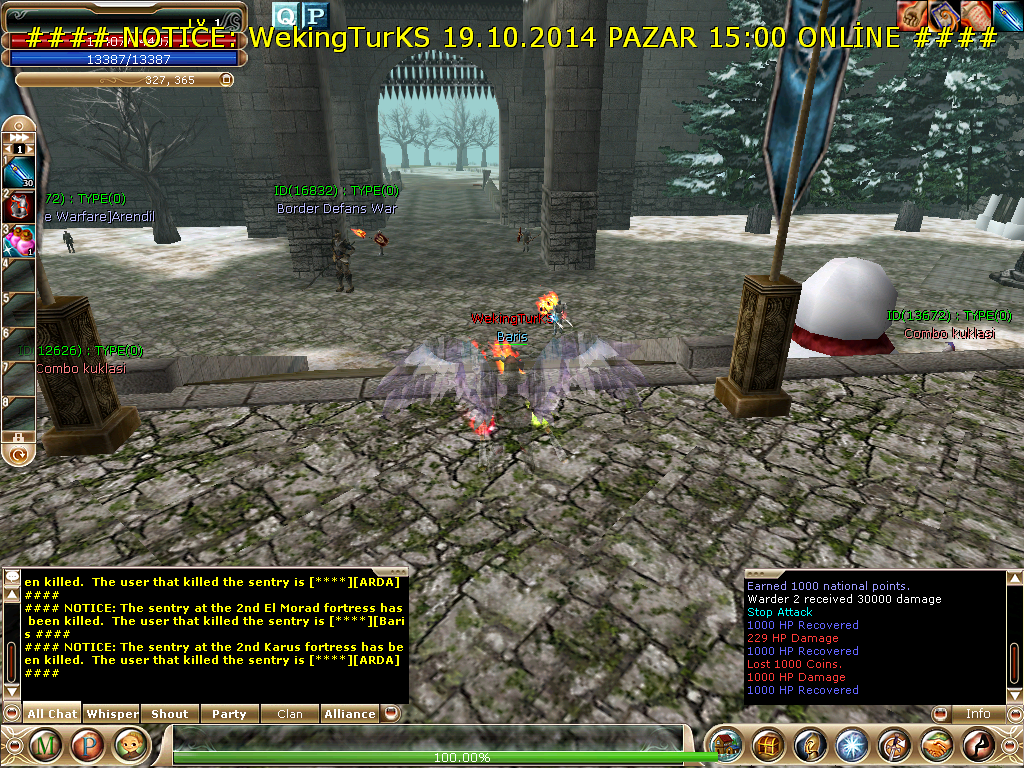Screen dimensions: 1024x768
Task: Open the treasure chest inventory icon
Action: 767,746
